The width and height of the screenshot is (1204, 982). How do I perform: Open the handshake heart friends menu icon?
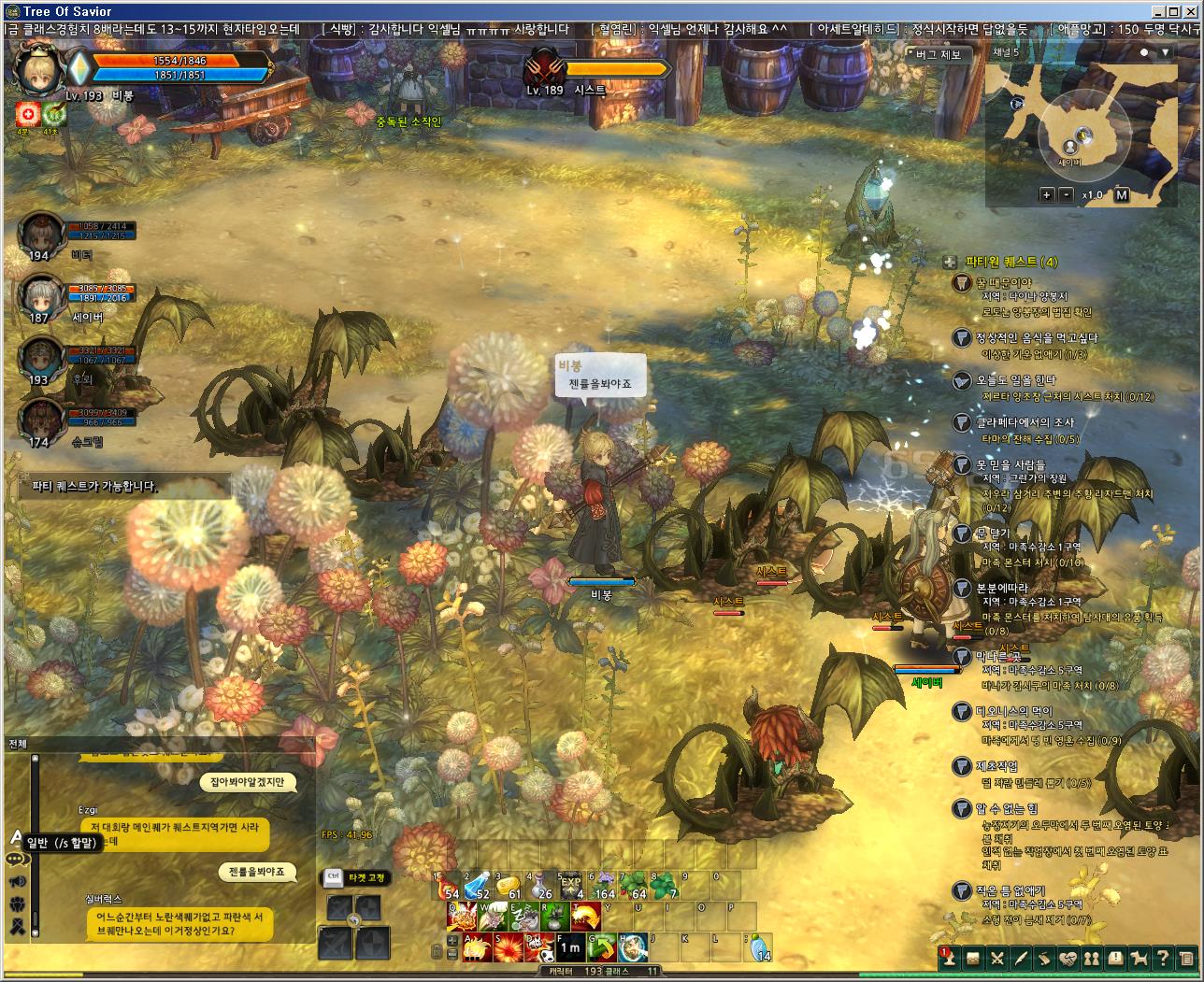(1068, 958)
